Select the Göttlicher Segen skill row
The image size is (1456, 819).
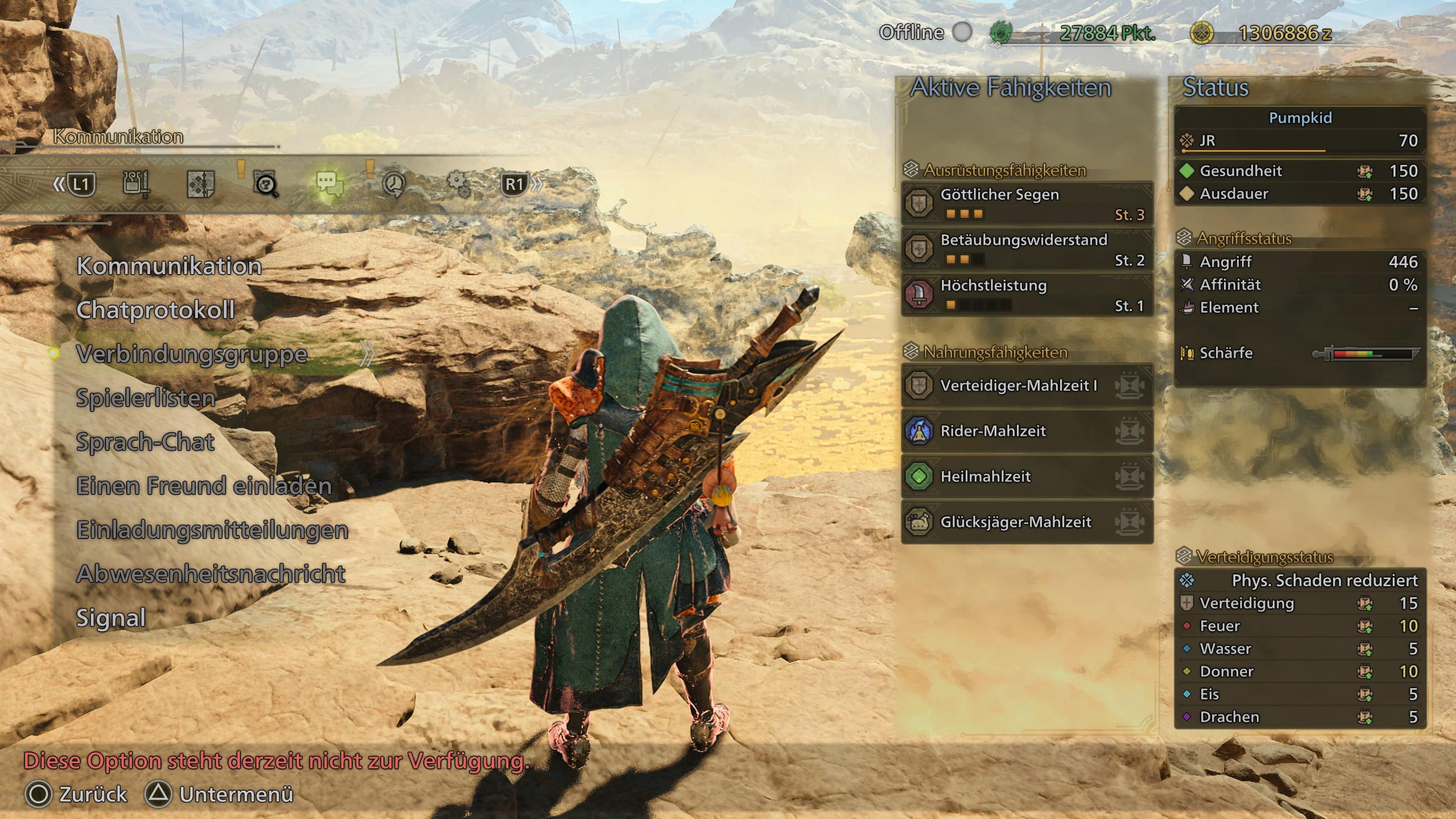[x=1027, y=204]
